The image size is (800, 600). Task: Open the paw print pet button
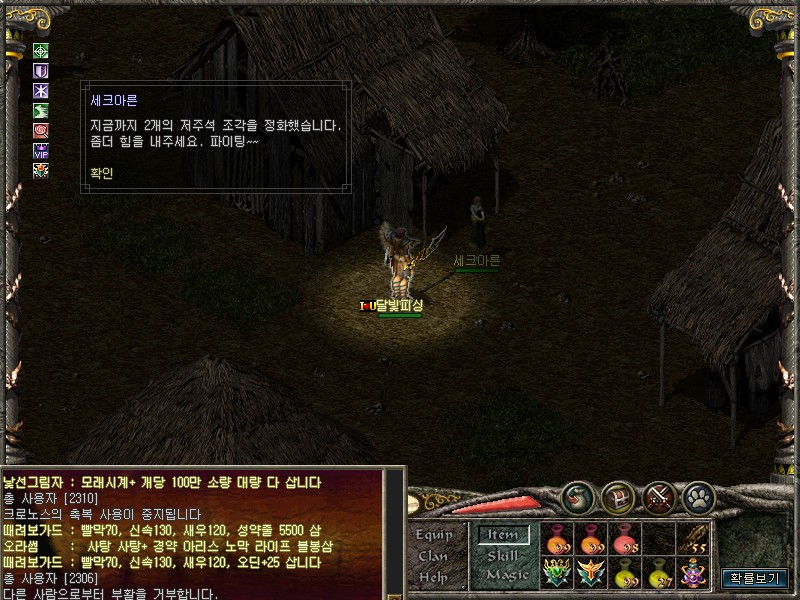click(699, 497)
